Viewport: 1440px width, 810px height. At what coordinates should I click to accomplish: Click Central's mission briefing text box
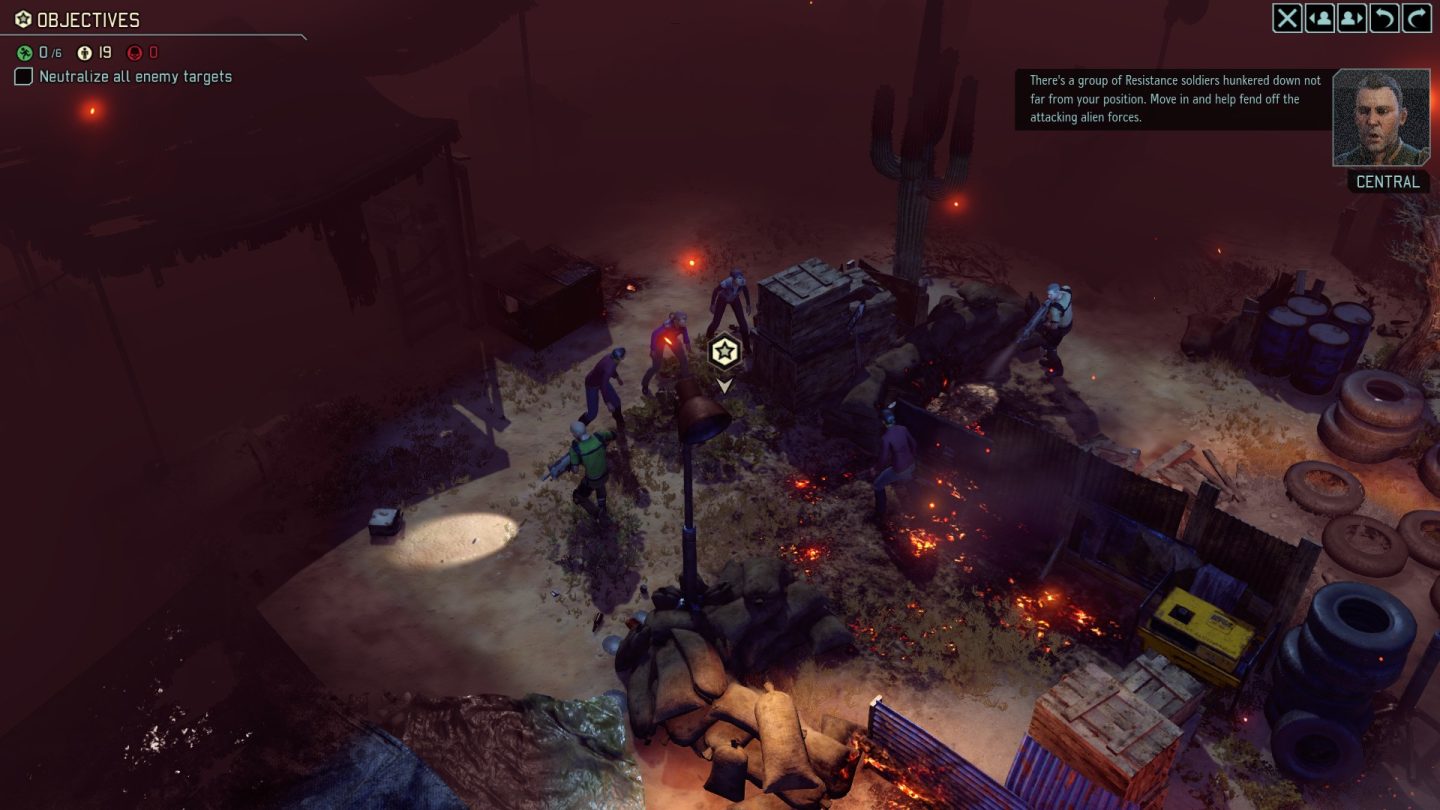1170,99
